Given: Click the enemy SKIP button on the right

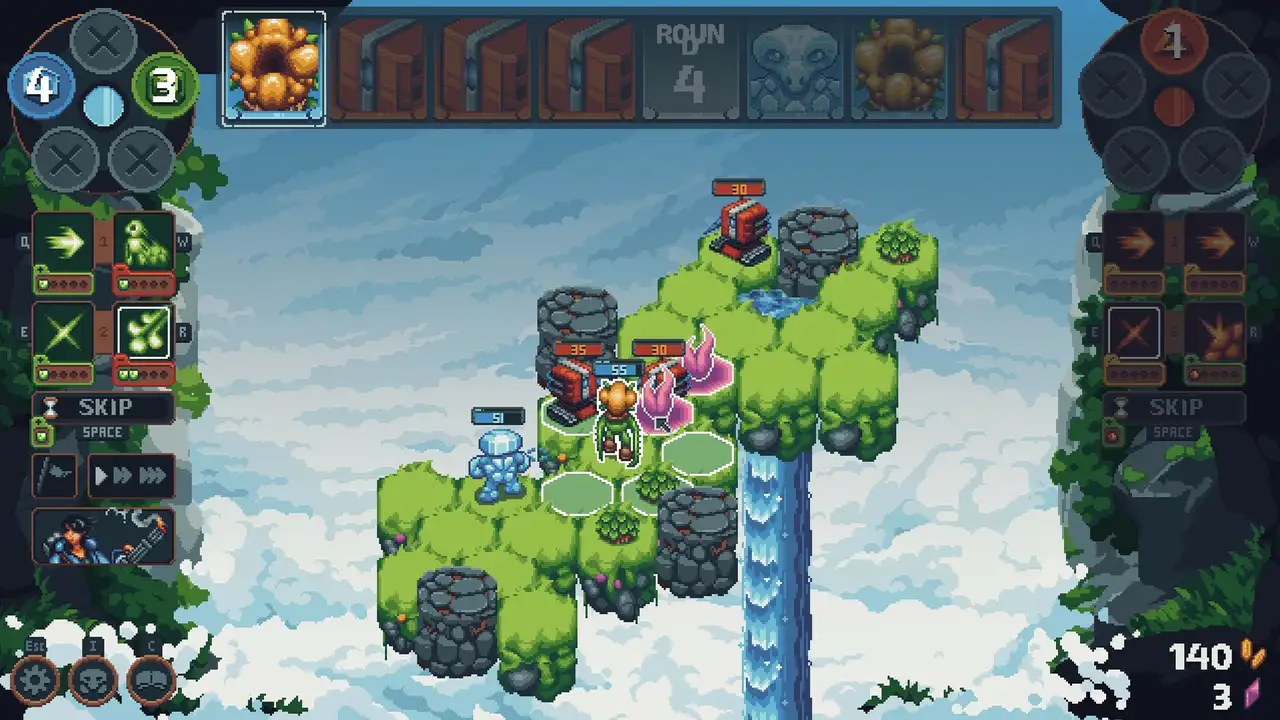Looking at the screenshot, I should tap(1175, 407).
